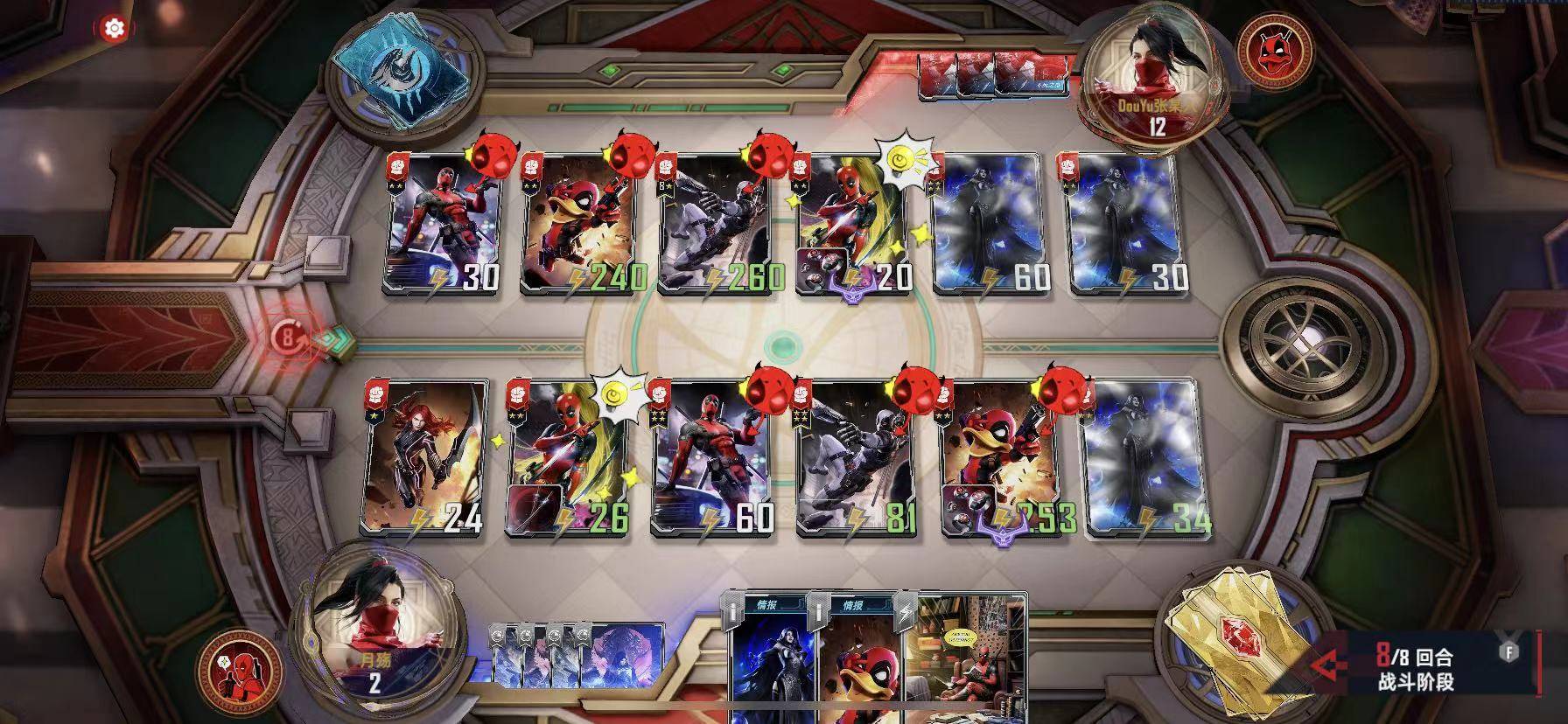
Task: Toggle the lightbulb emote above the 20-power card
Action: coord(900,158)
